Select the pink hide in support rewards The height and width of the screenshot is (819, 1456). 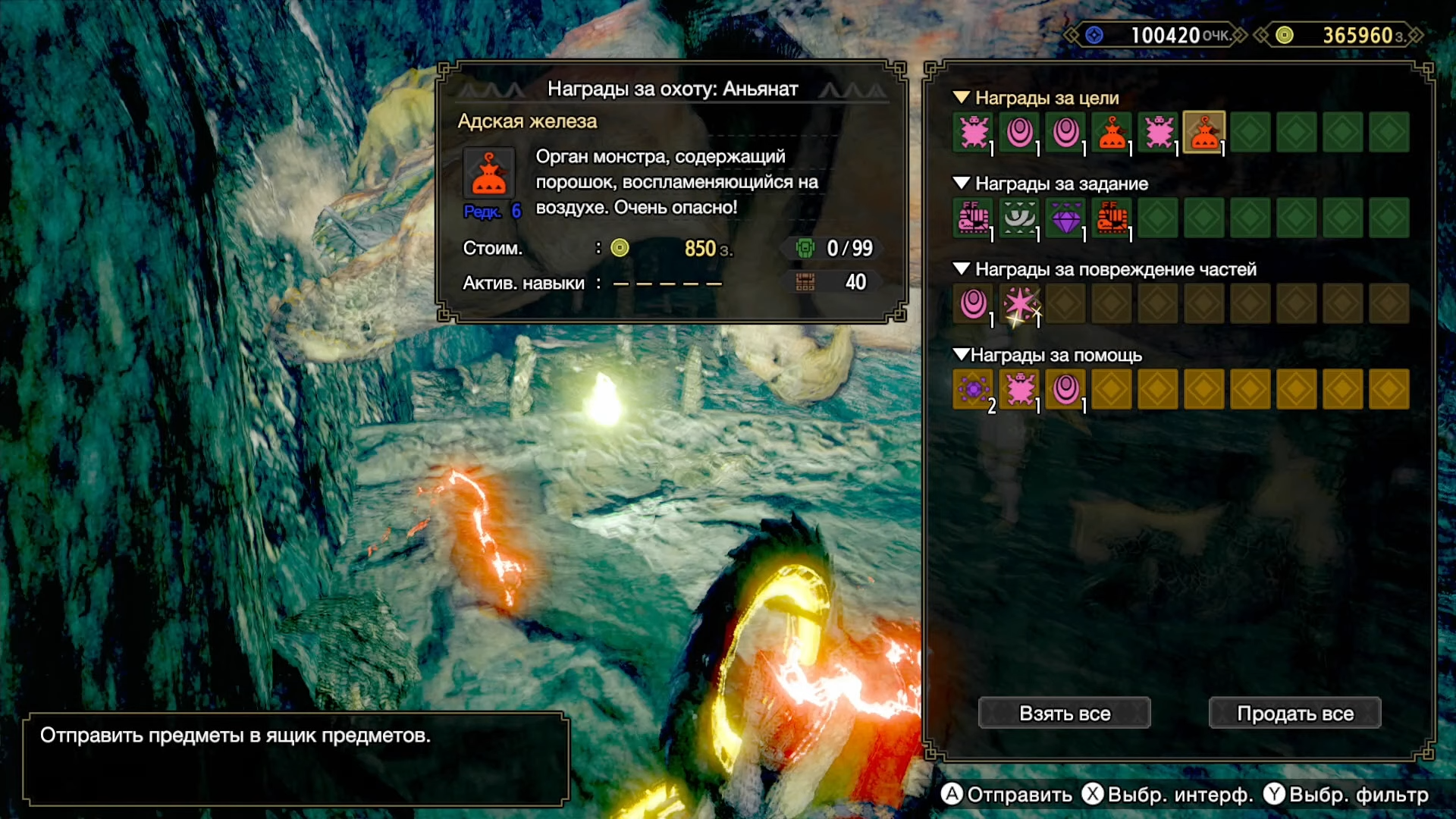(1019, 390)
